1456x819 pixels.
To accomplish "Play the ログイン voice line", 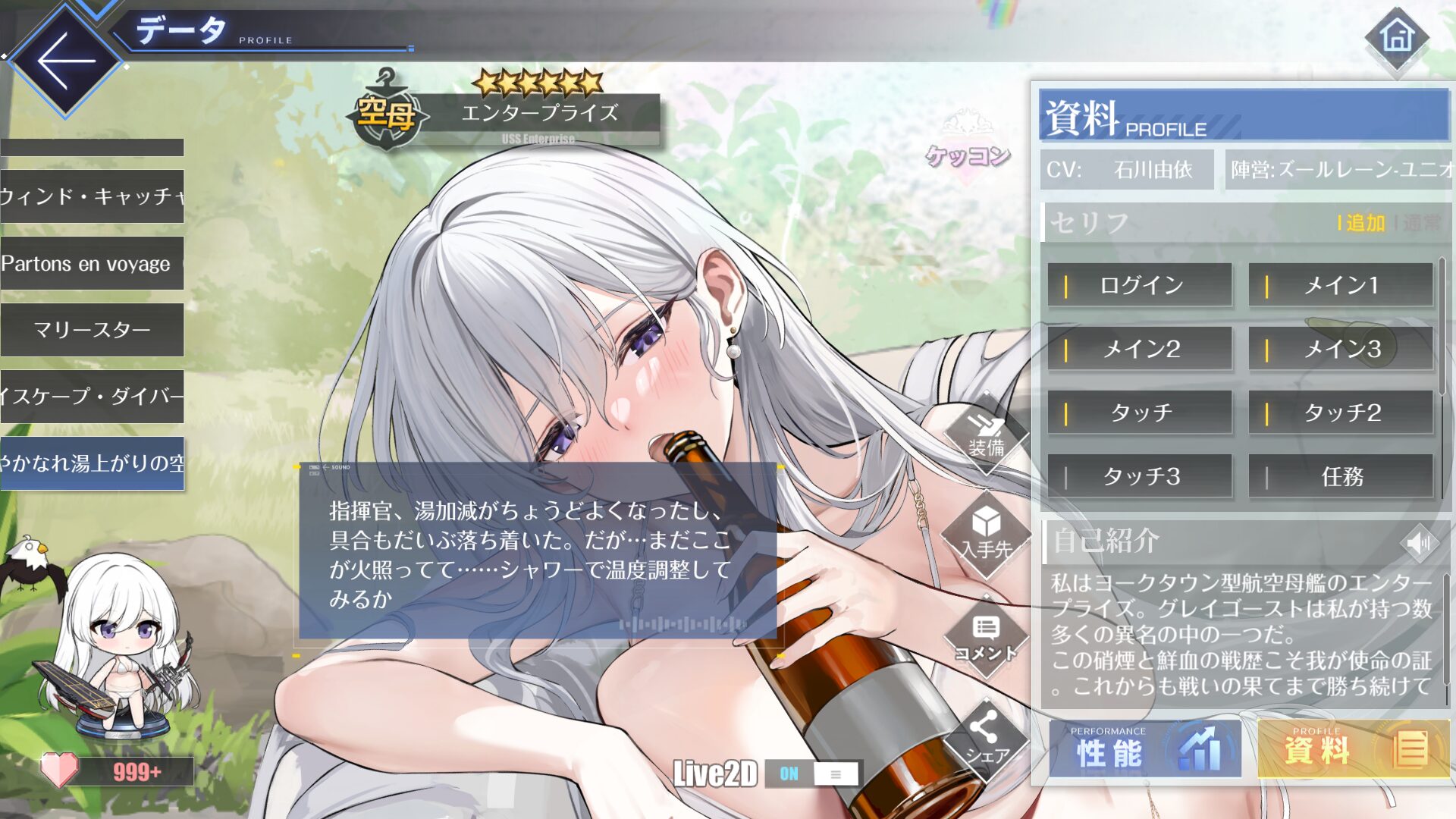I will point(1140,285).
